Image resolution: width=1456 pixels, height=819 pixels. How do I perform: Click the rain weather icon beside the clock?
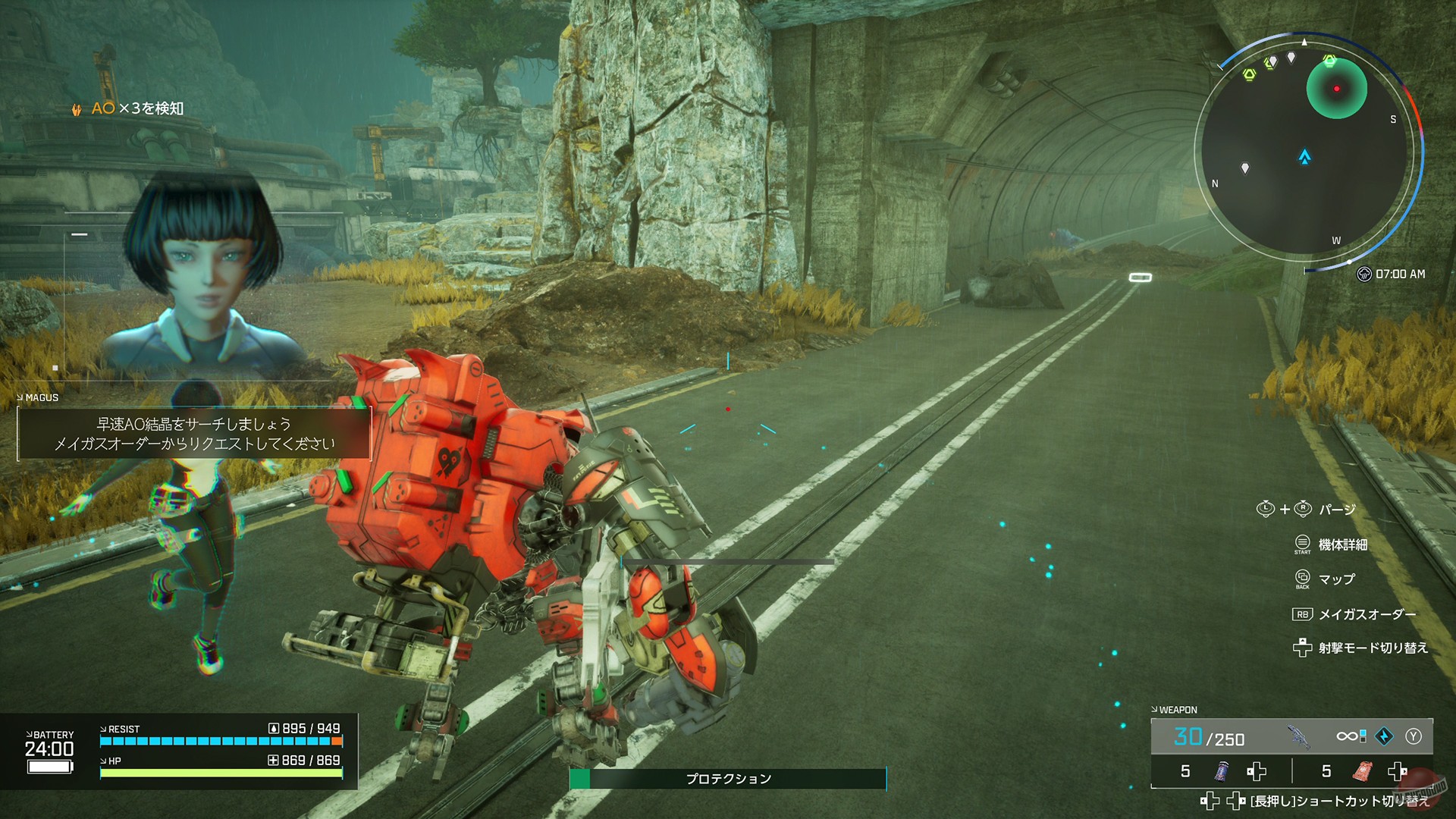coord(1363,274)
